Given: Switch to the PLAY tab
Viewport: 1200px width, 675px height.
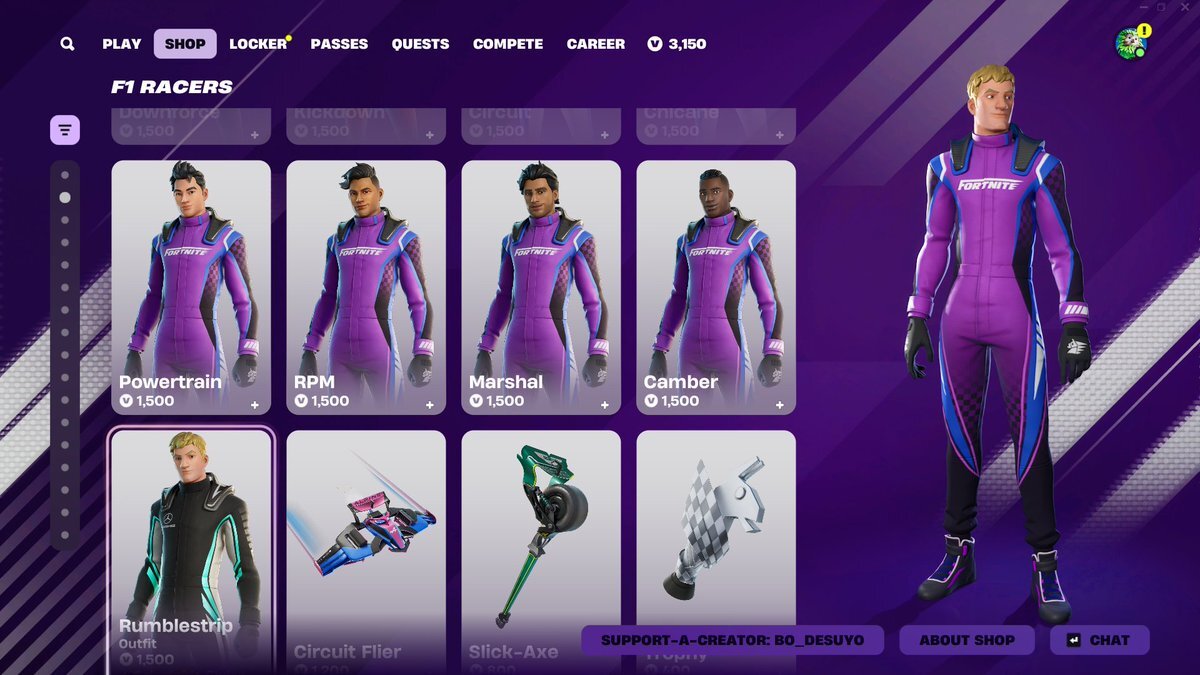Looking at the screenshot, I should 122,44.
